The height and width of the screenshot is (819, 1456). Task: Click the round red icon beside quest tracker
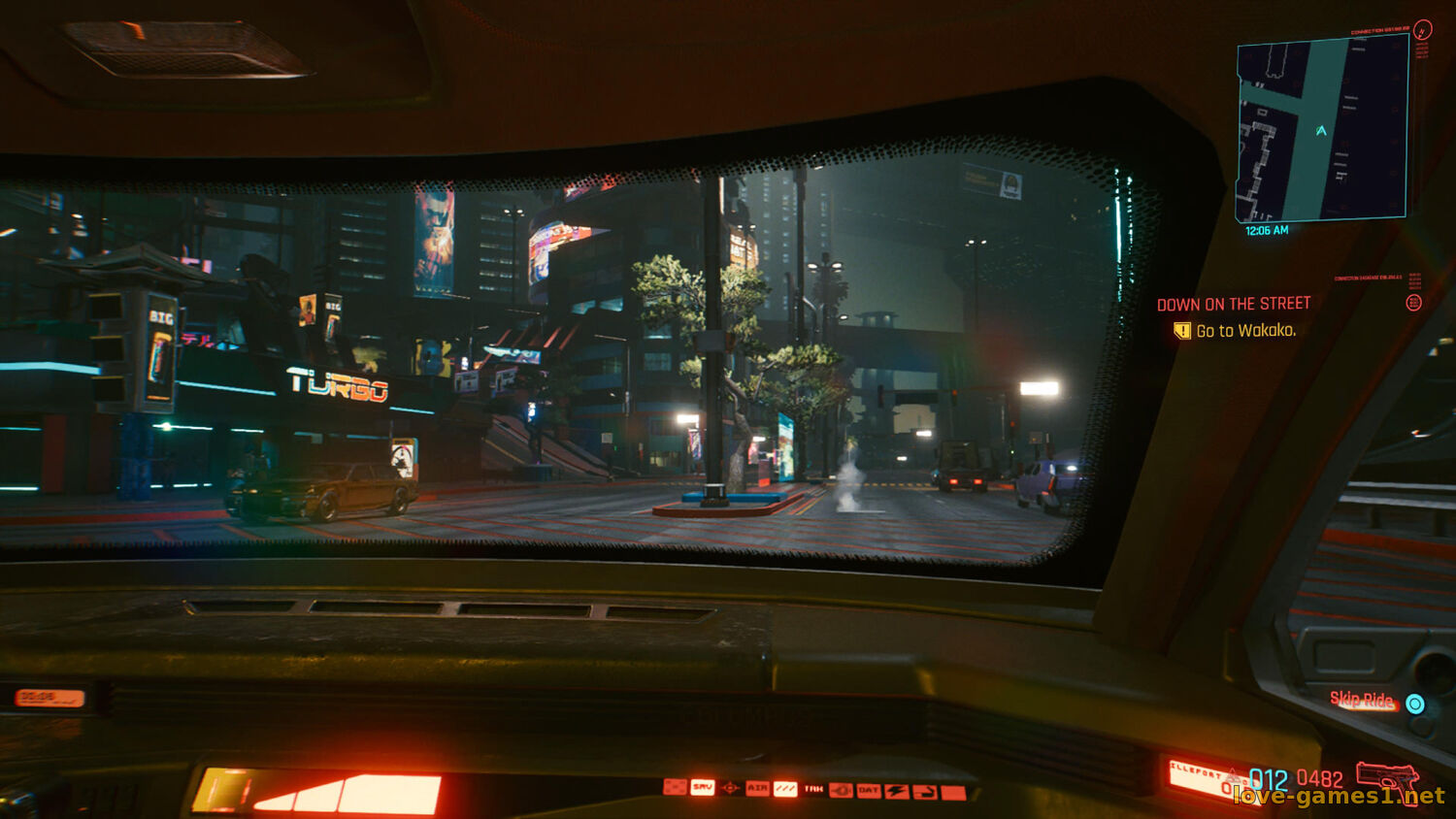click(x=1413, y=303)
